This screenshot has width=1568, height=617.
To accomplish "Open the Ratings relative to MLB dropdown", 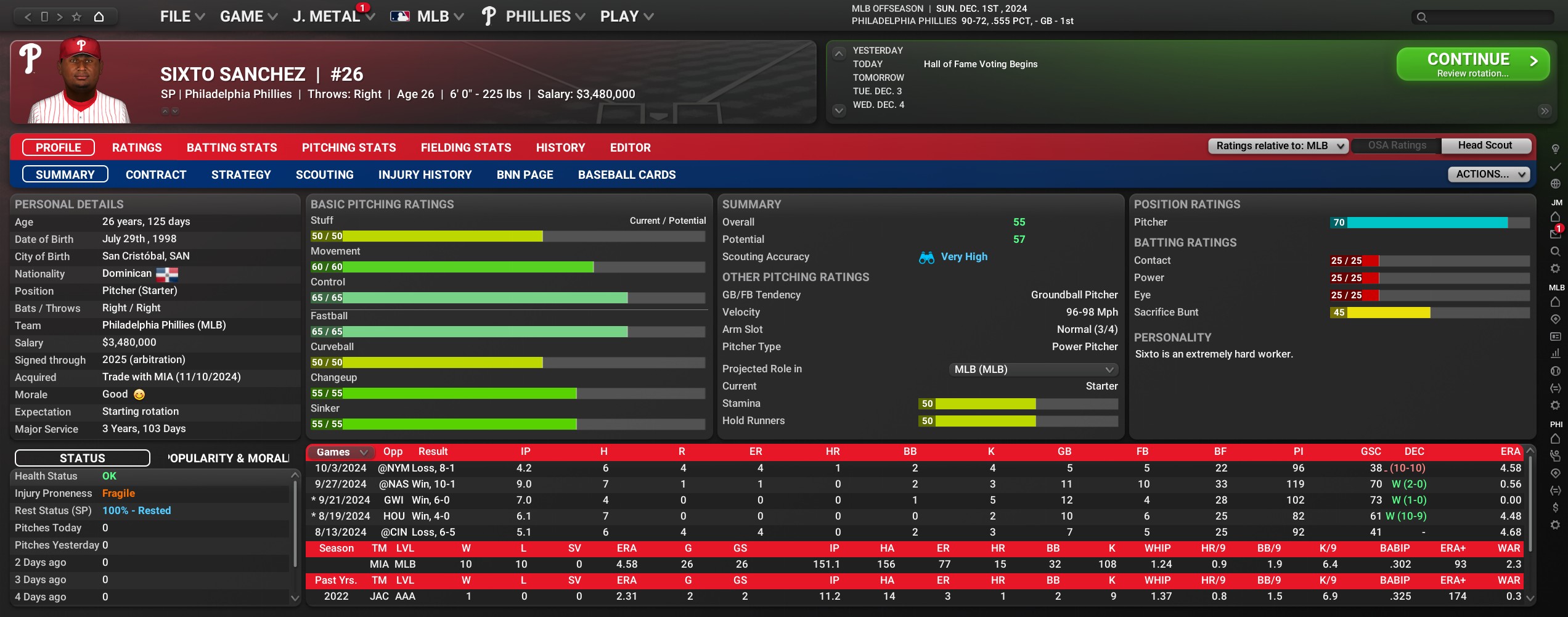I will [1278, 146].
